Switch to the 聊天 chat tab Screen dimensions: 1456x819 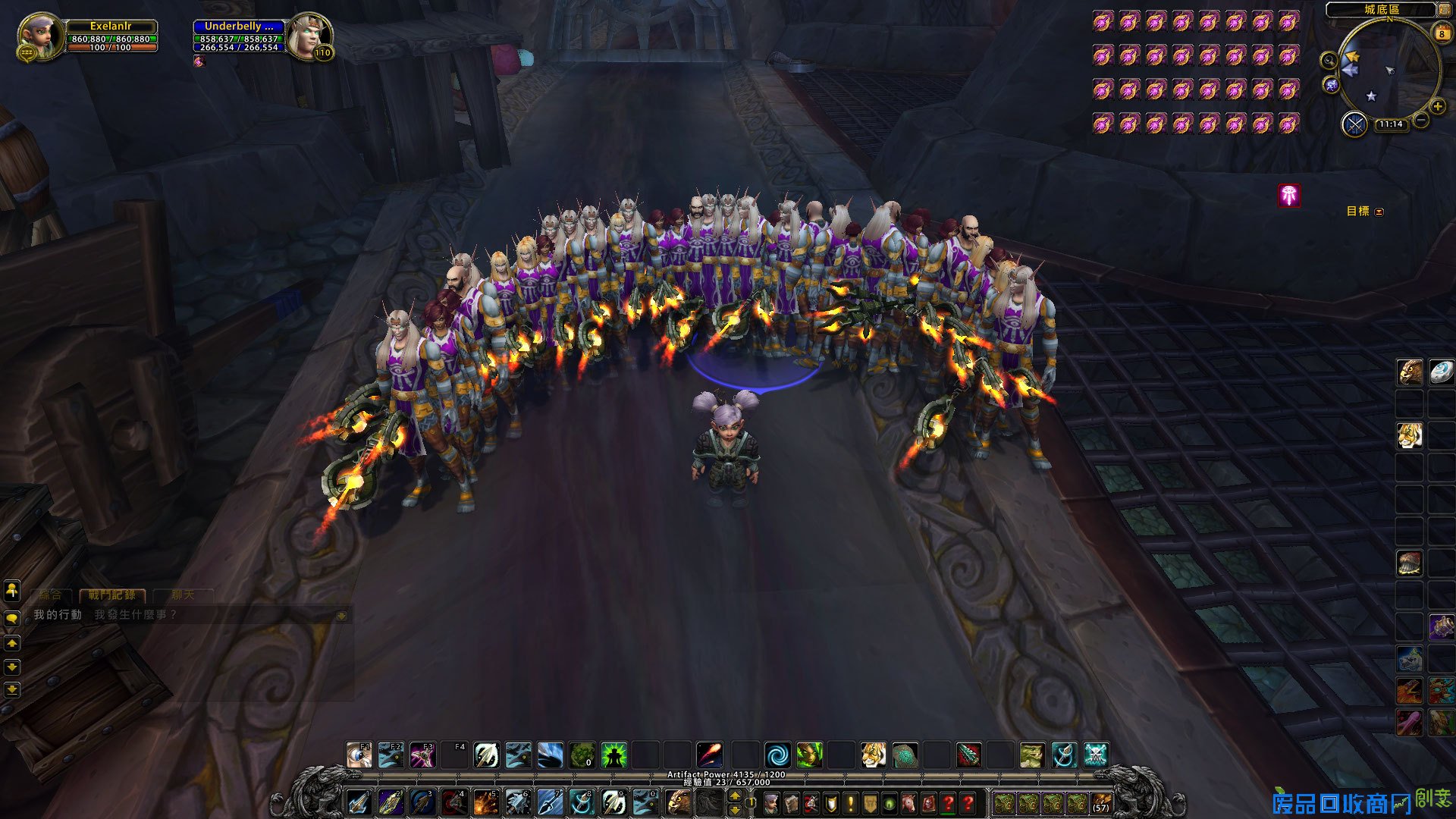point(183,595)
